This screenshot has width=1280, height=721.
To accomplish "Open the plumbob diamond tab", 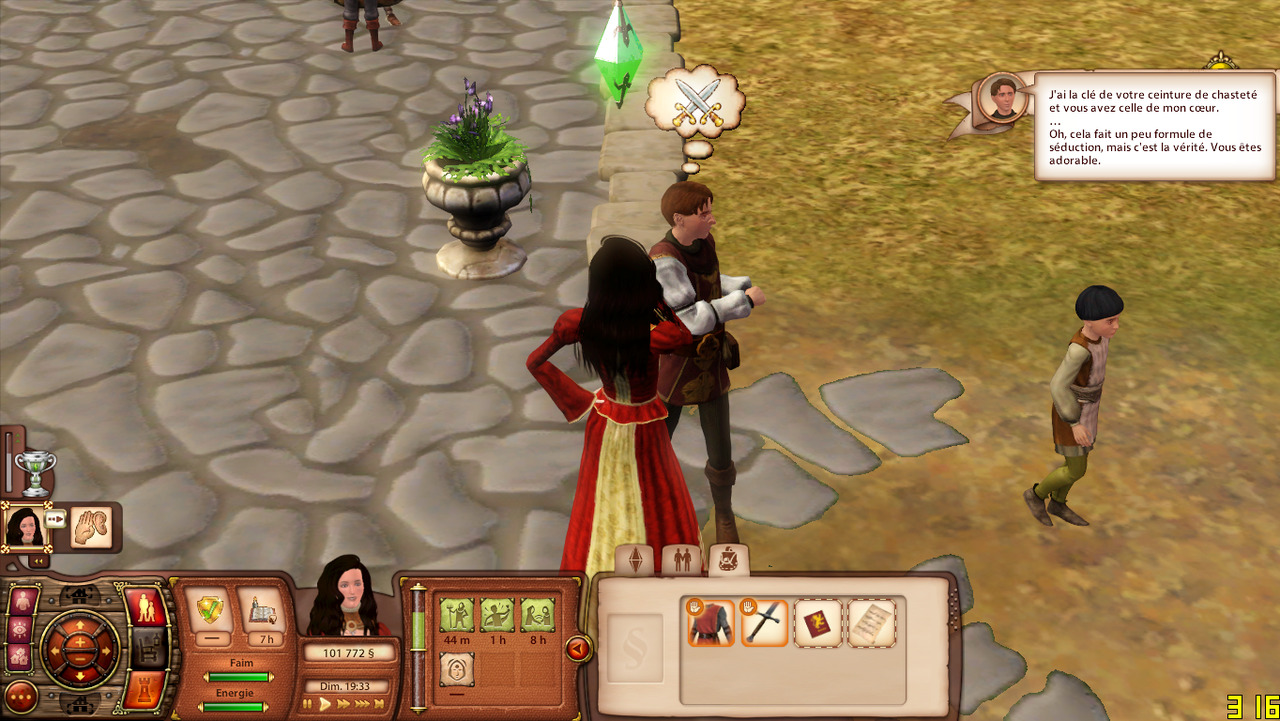I will [635, 561].
